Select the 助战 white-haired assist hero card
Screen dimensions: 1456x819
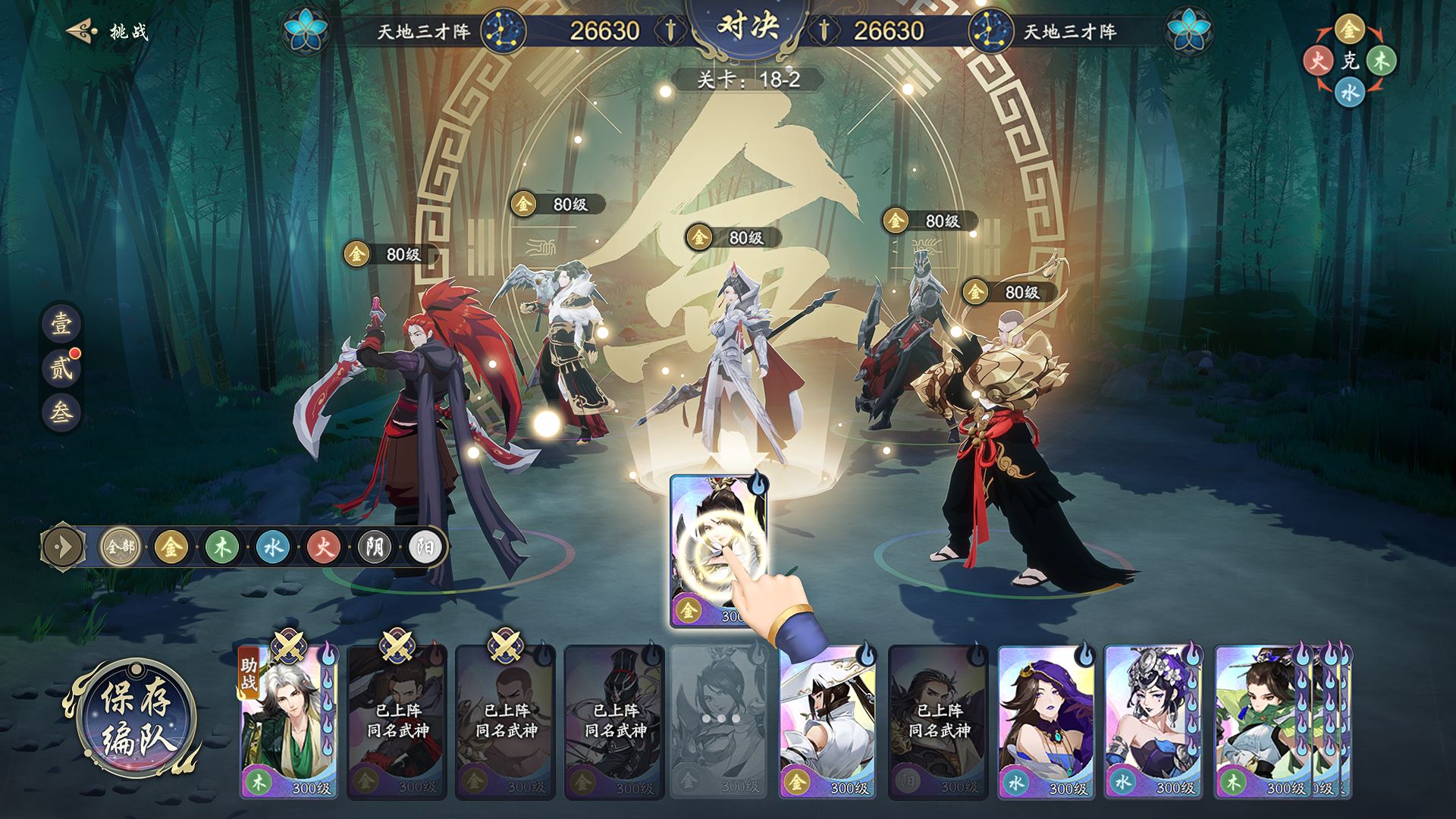click(x=288, y=722)
